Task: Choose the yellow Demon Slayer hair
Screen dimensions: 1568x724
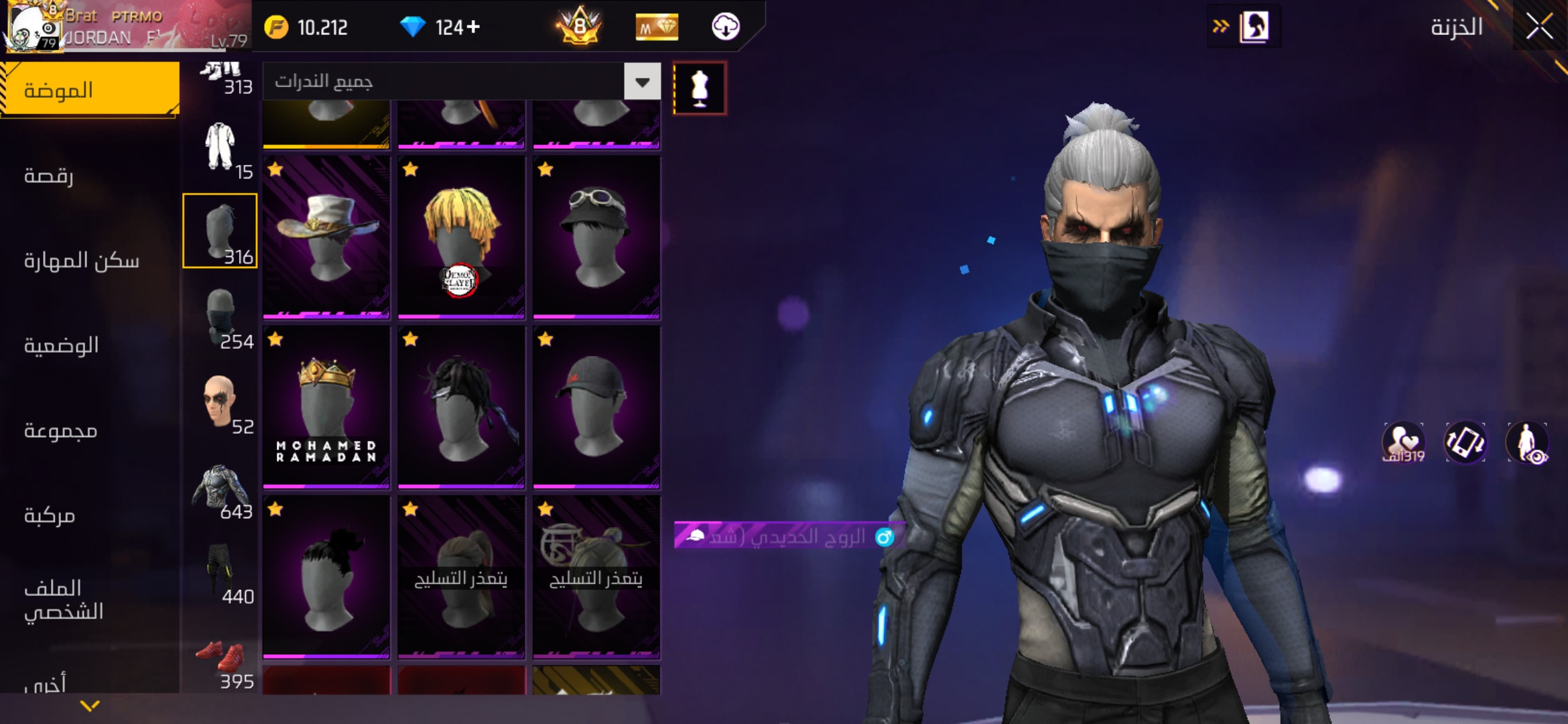Action: 461,237
